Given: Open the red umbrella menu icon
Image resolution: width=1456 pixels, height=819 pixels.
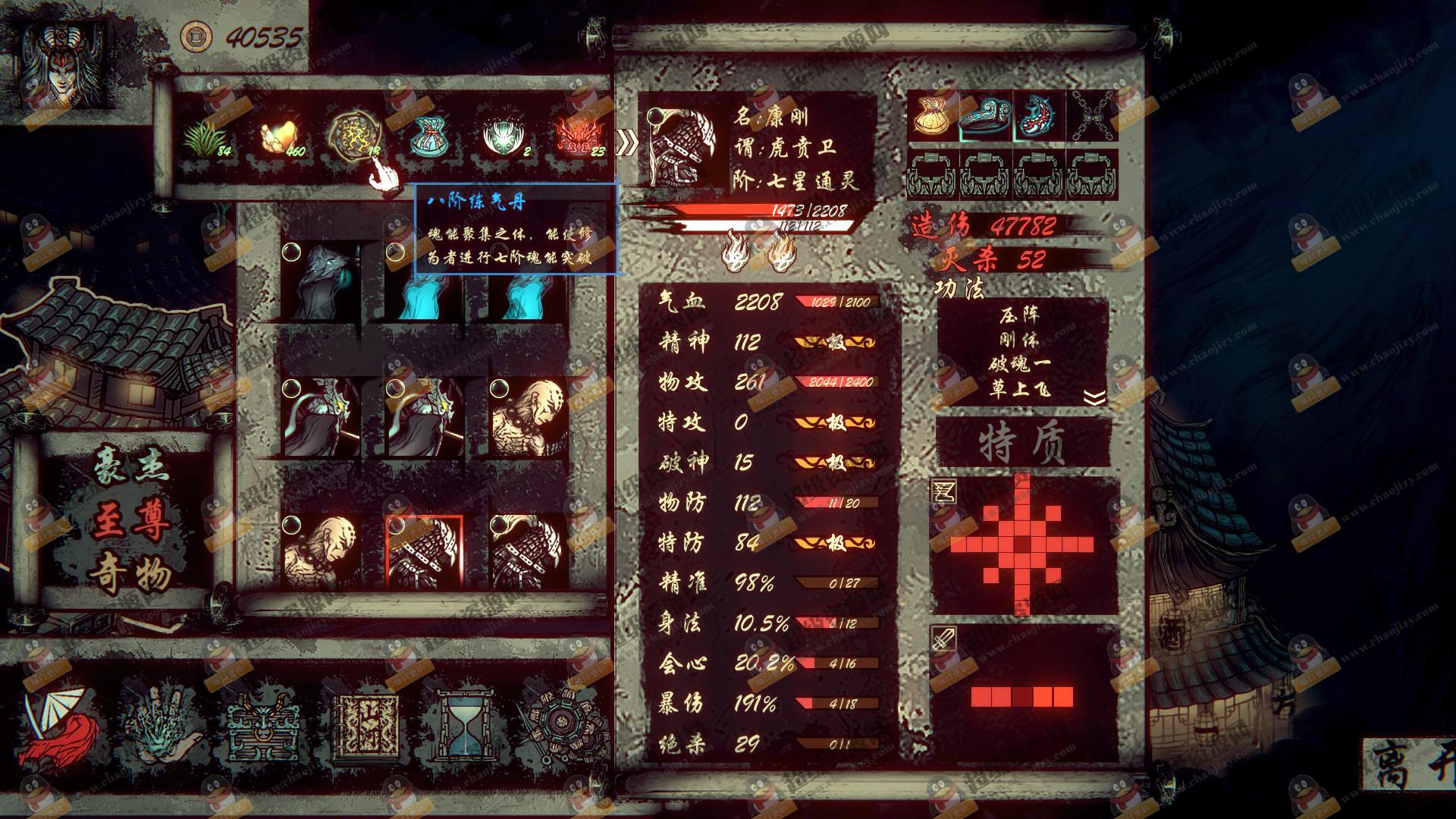Looking at the screenshot, I should (59, 724).
